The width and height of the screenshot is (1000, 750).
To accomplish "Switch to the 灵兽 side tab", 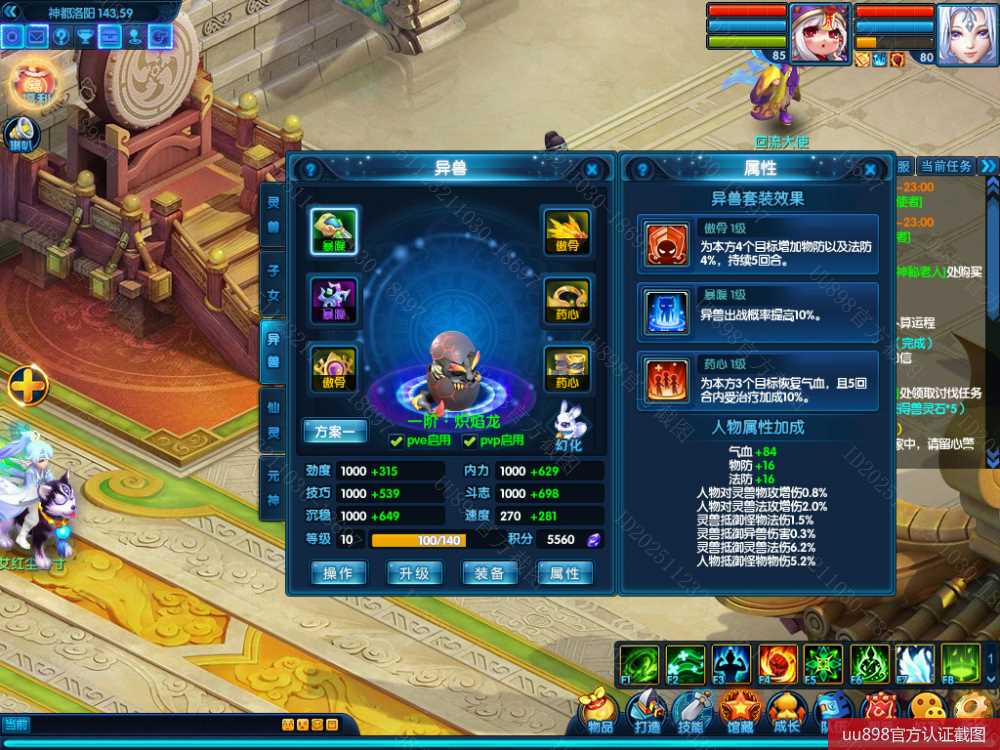I will click(x=273, y=212).
